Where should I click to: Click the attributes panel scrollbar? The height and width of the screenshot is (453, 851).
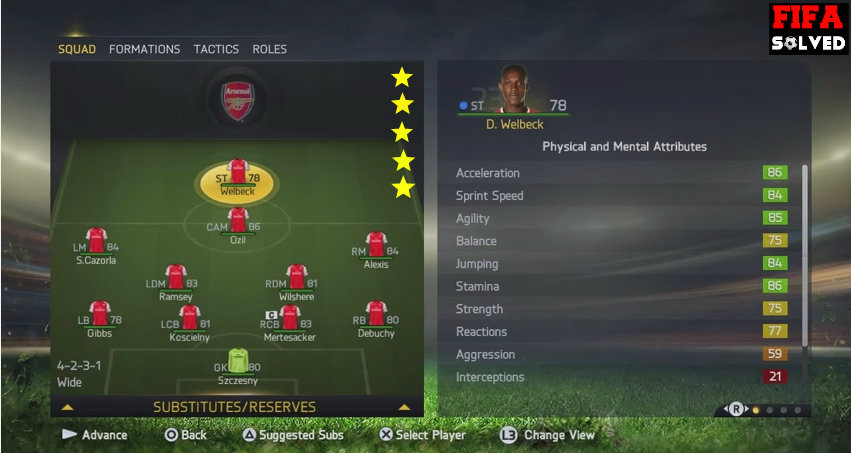(803, 260)
